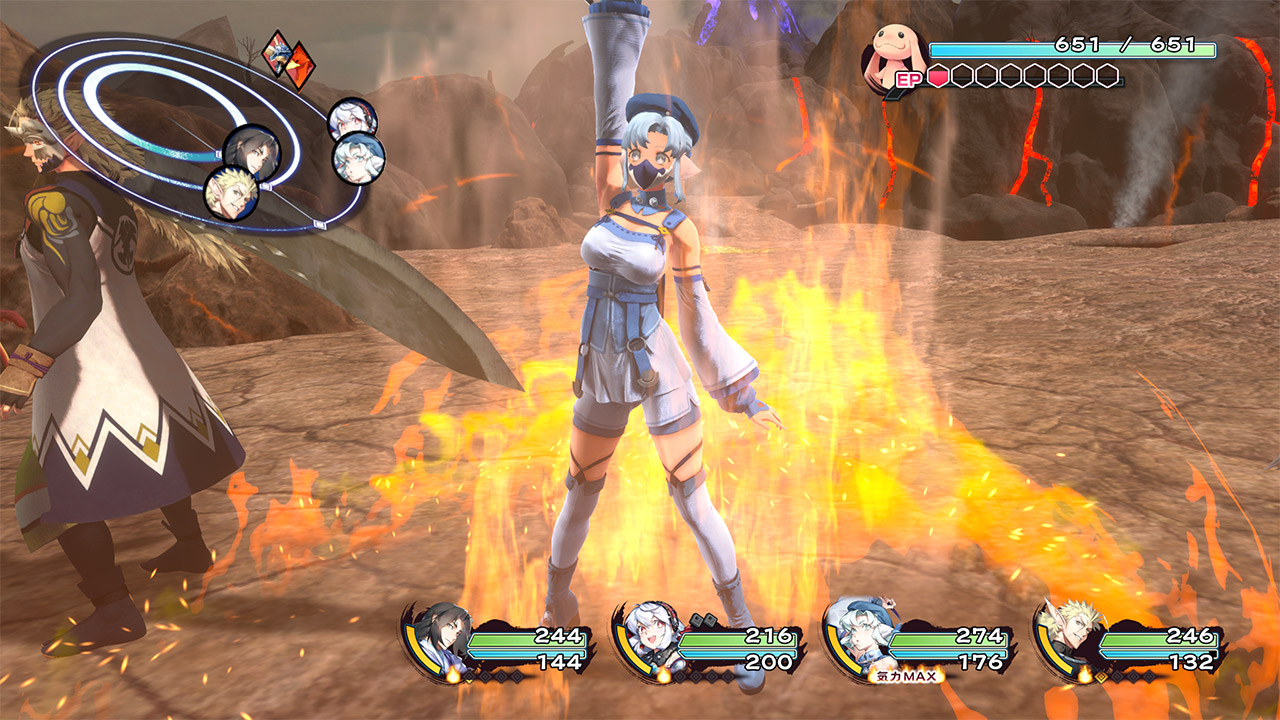Select the dark-haired man's party portrait

(440, 638)
